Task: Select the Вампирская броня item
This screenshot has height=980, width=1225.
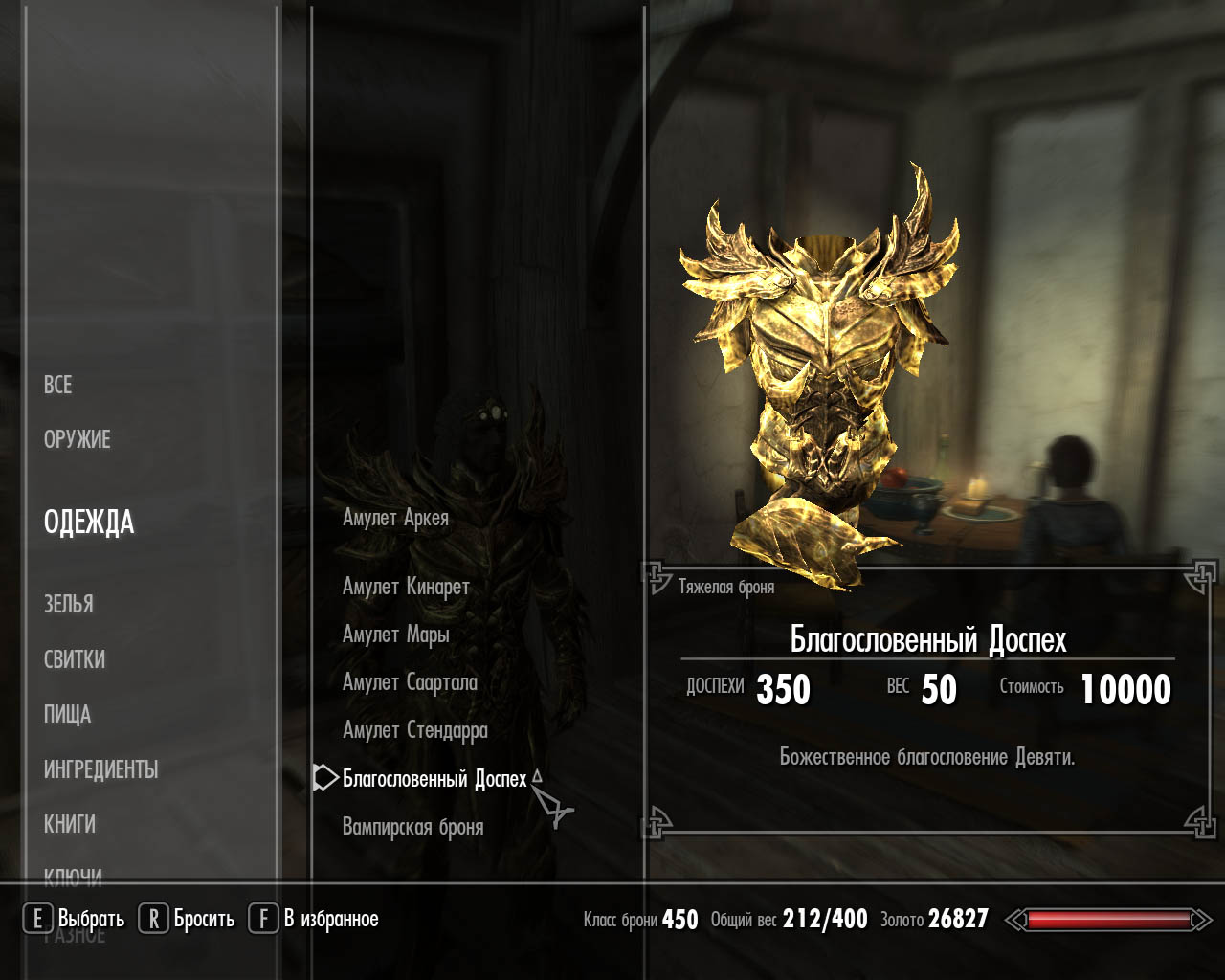Action: coord(412,827)
